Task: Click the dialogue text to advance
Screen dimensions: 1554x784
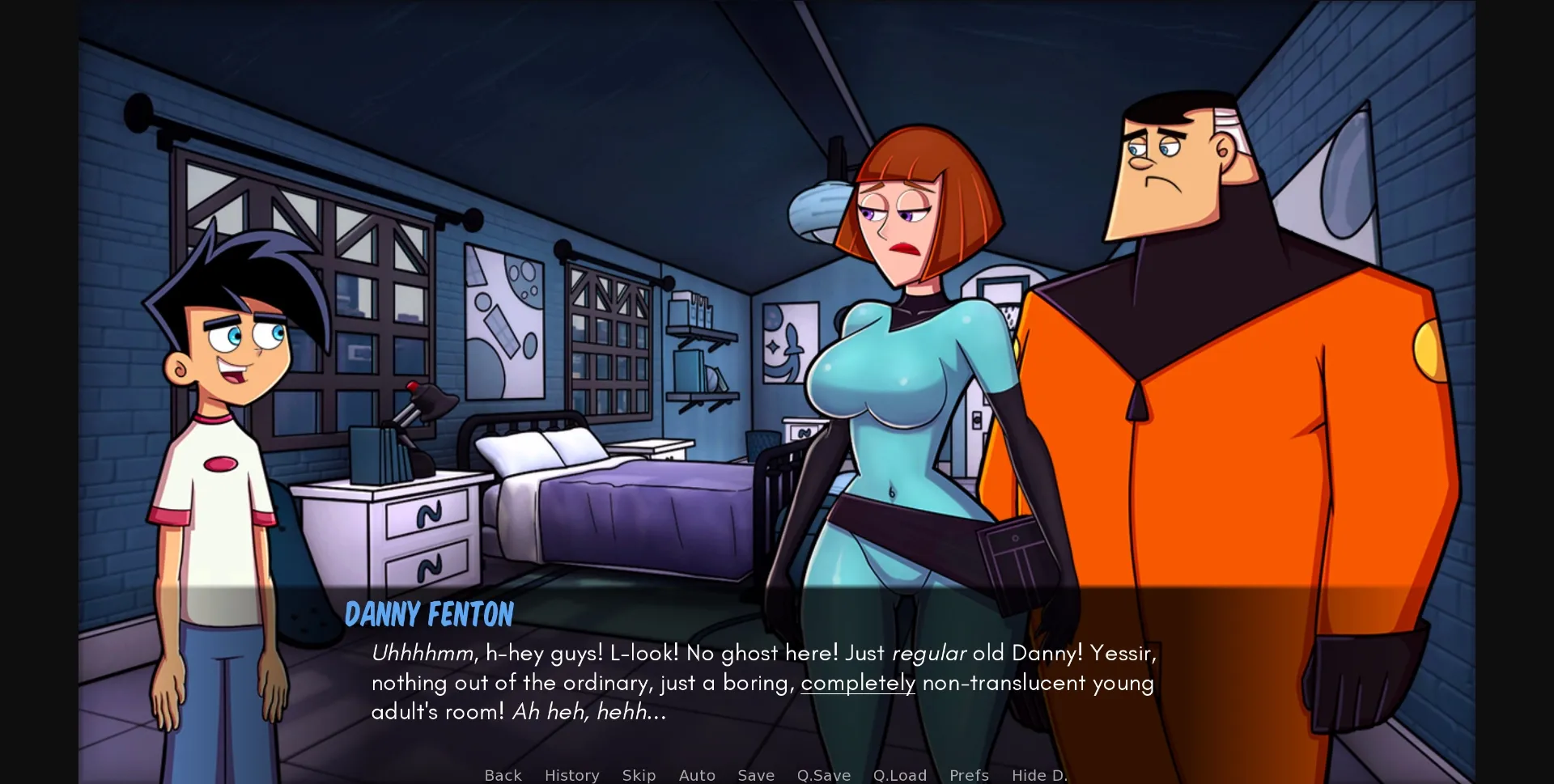Action: pos(761,682)
